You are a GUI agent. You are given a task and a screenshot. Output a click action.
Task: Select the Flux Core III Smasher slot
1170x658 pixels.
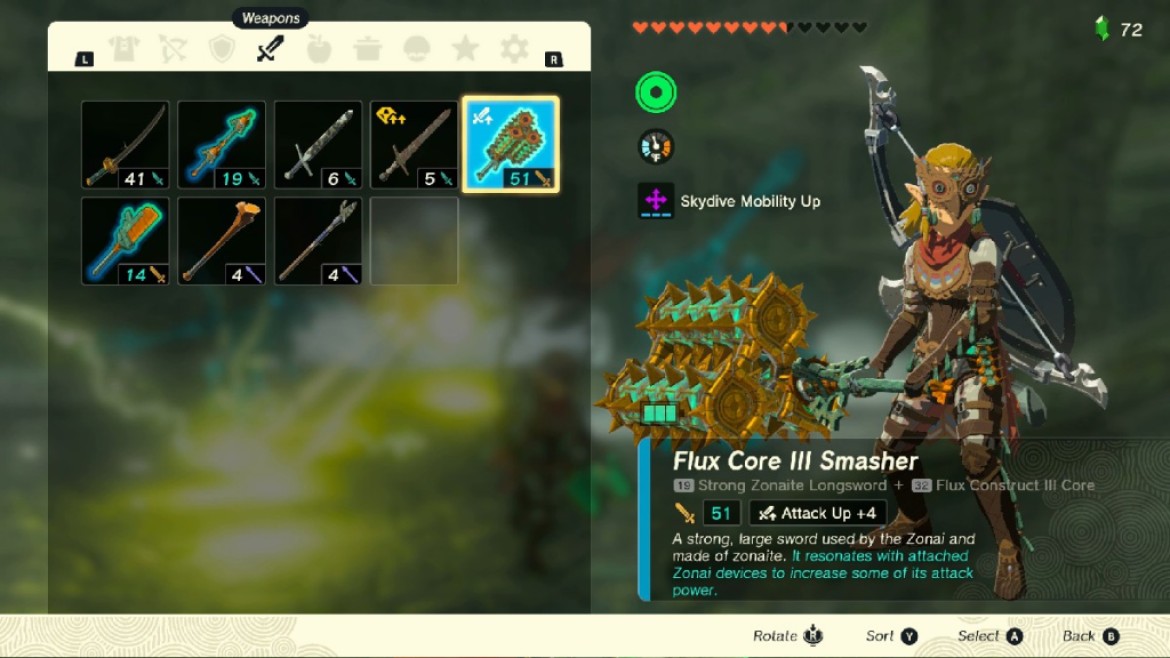coord(511,145)
